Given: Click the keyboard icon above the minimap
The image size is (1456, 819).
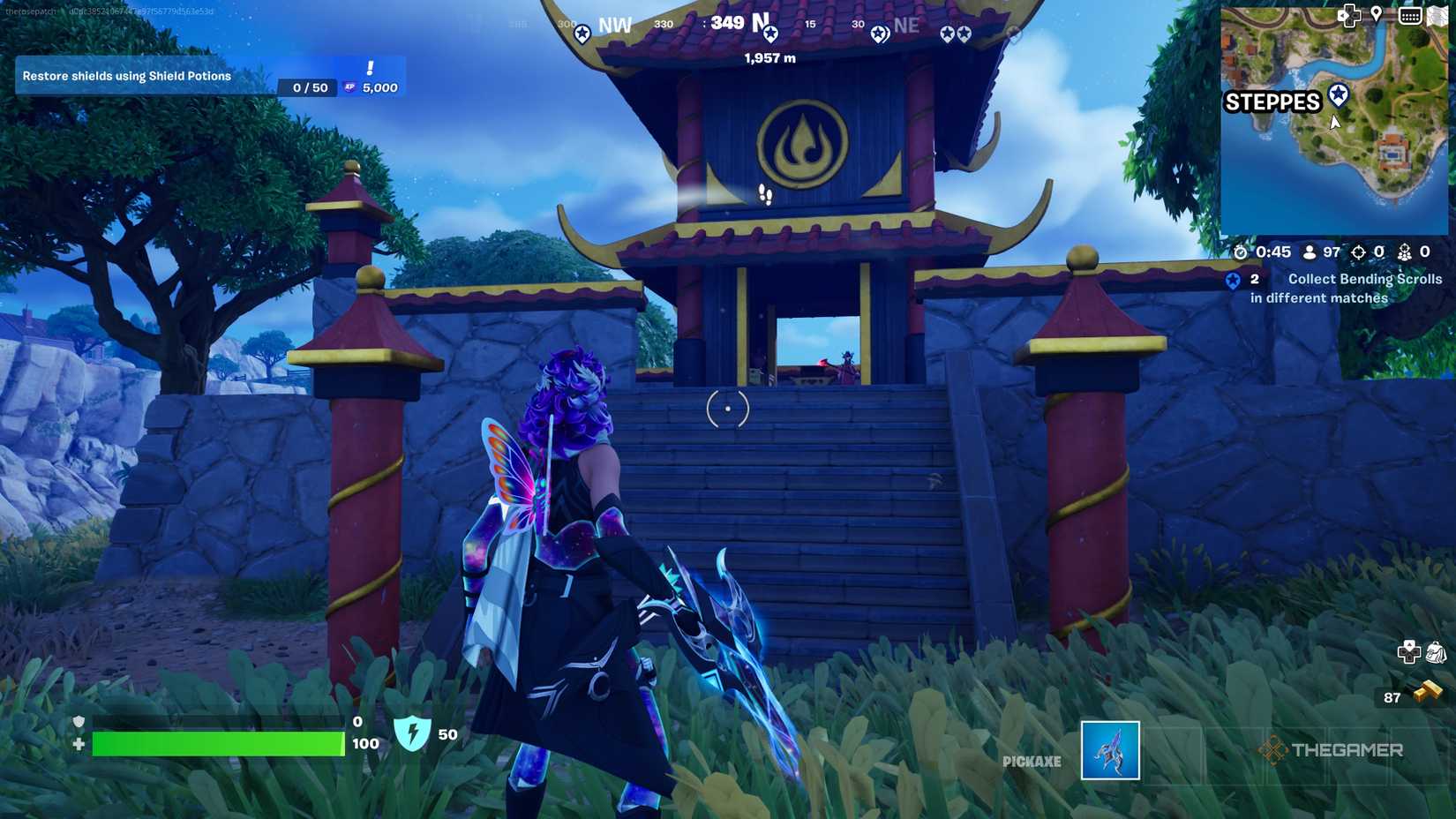Looking at the screenshot, I should point(1410,16).
